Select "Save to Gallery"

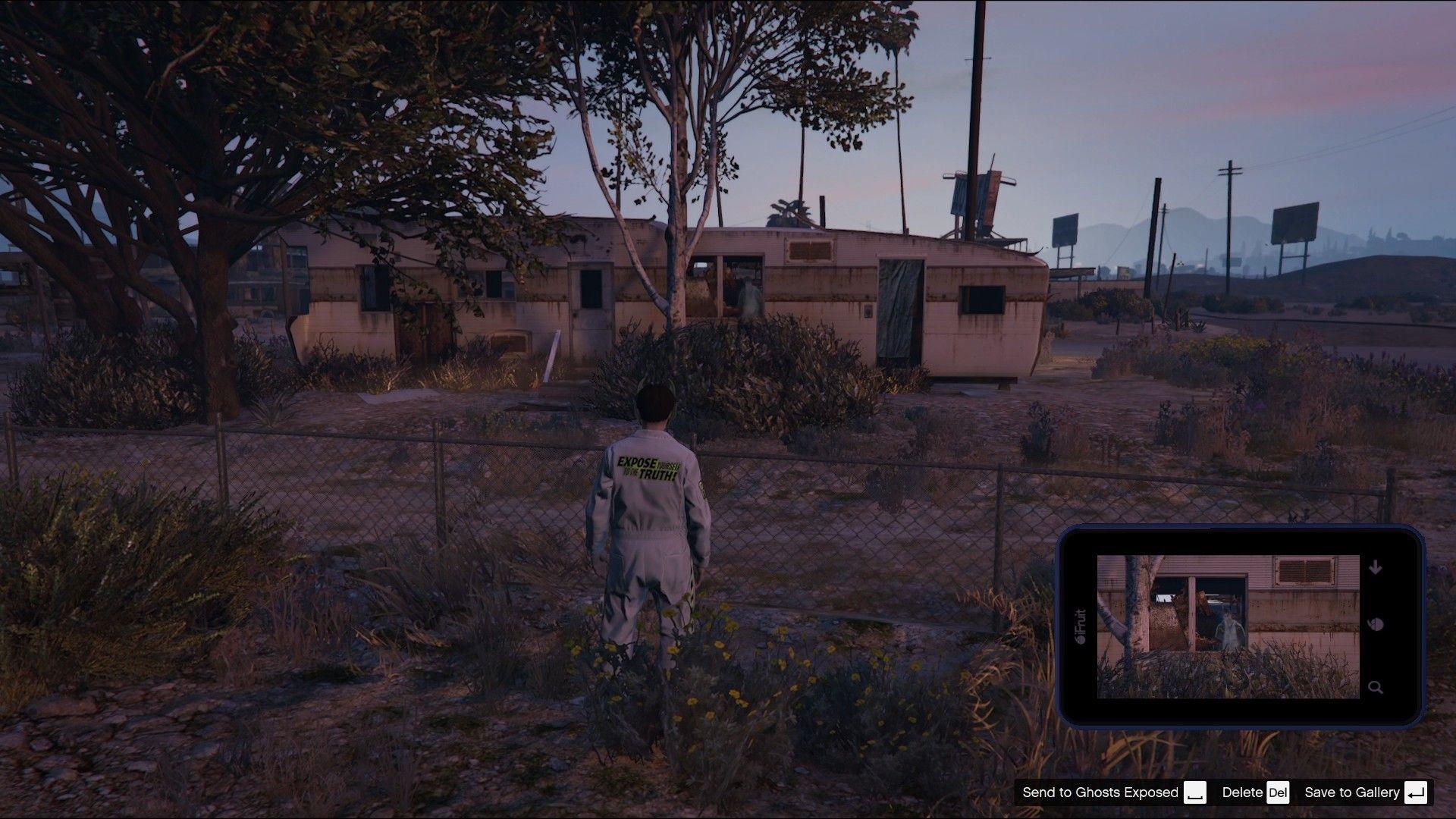coord(1354,792)
